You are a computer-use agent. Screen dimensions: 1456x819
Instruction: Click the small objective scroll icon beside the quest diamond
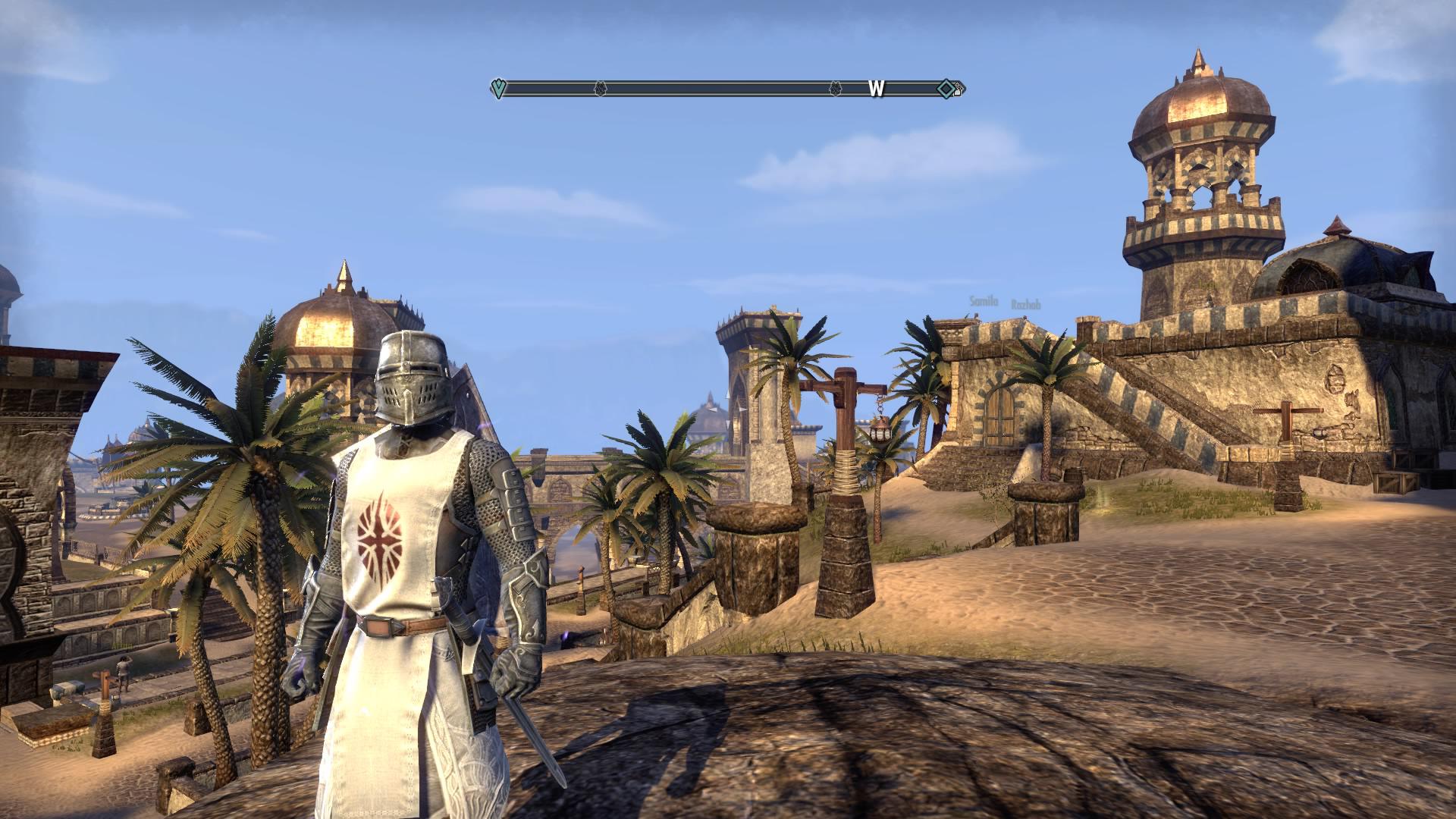pos(955,89)
